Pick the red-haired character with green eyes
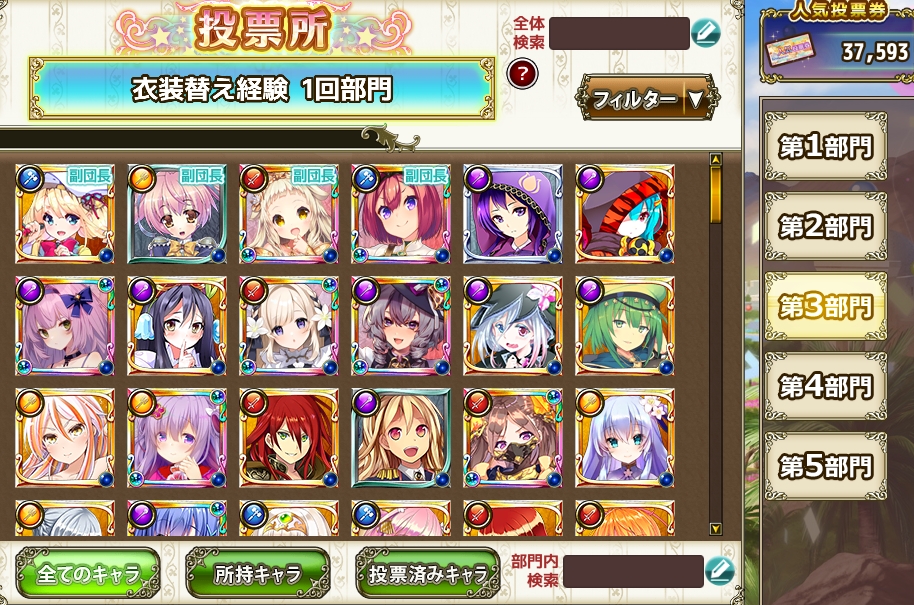914x605 pixels. point(288,438)
